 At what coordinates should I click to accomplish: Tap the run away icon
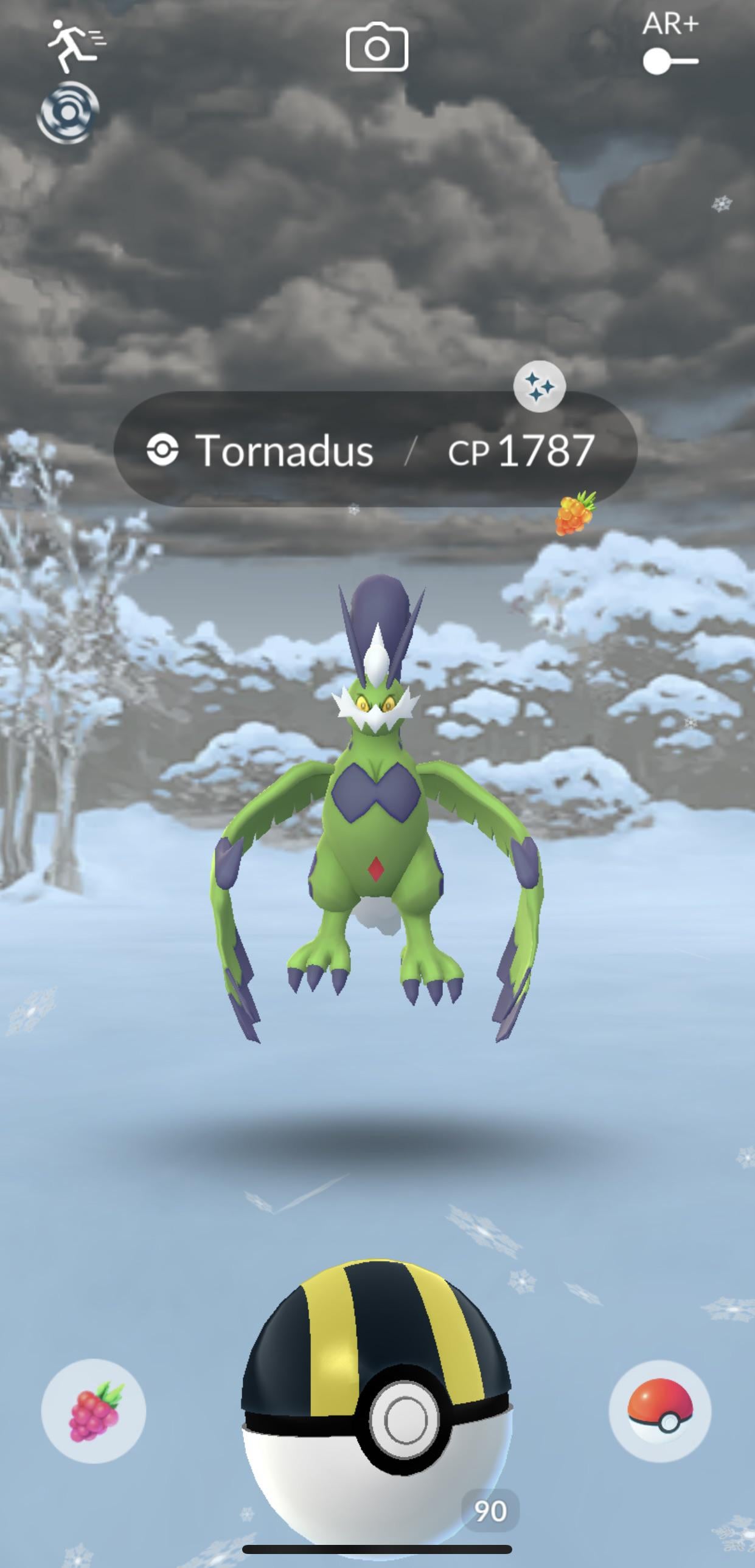pos(75,44)
